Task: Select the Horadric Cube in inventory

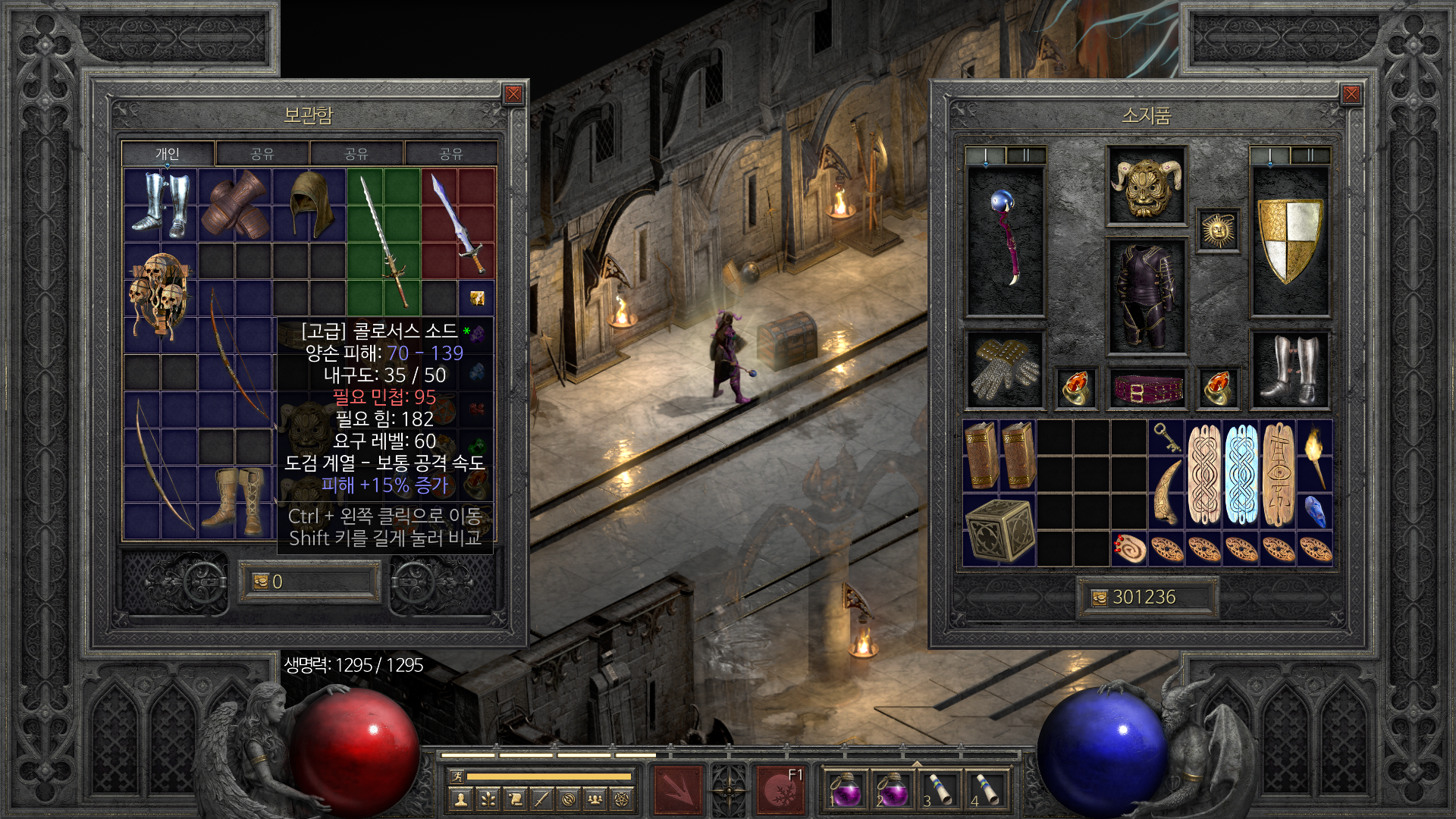Action: [x=999, y=530]
